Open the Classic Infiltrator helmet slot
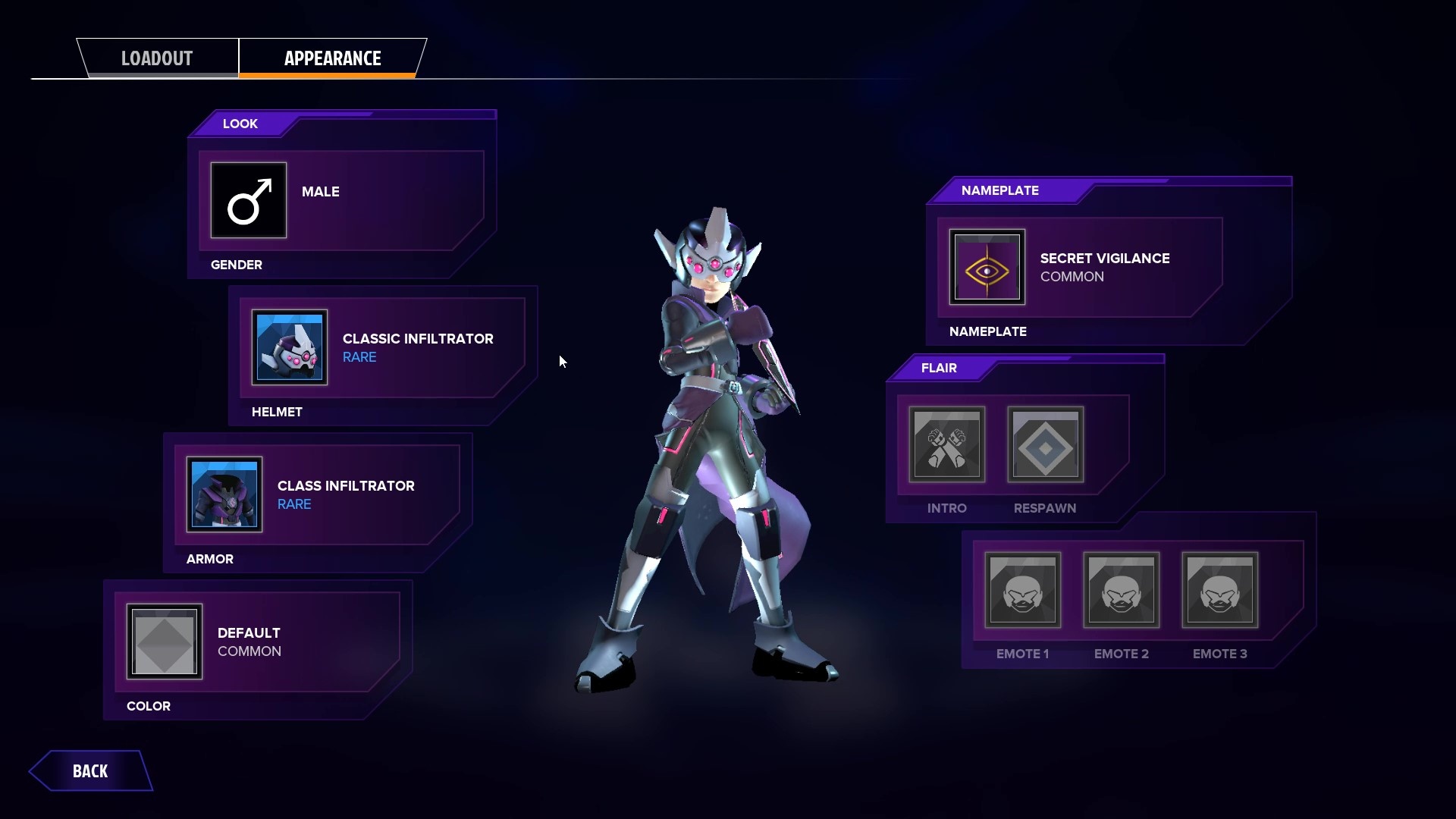This screenshot has height=819, width=1456. tap(290, 347)
